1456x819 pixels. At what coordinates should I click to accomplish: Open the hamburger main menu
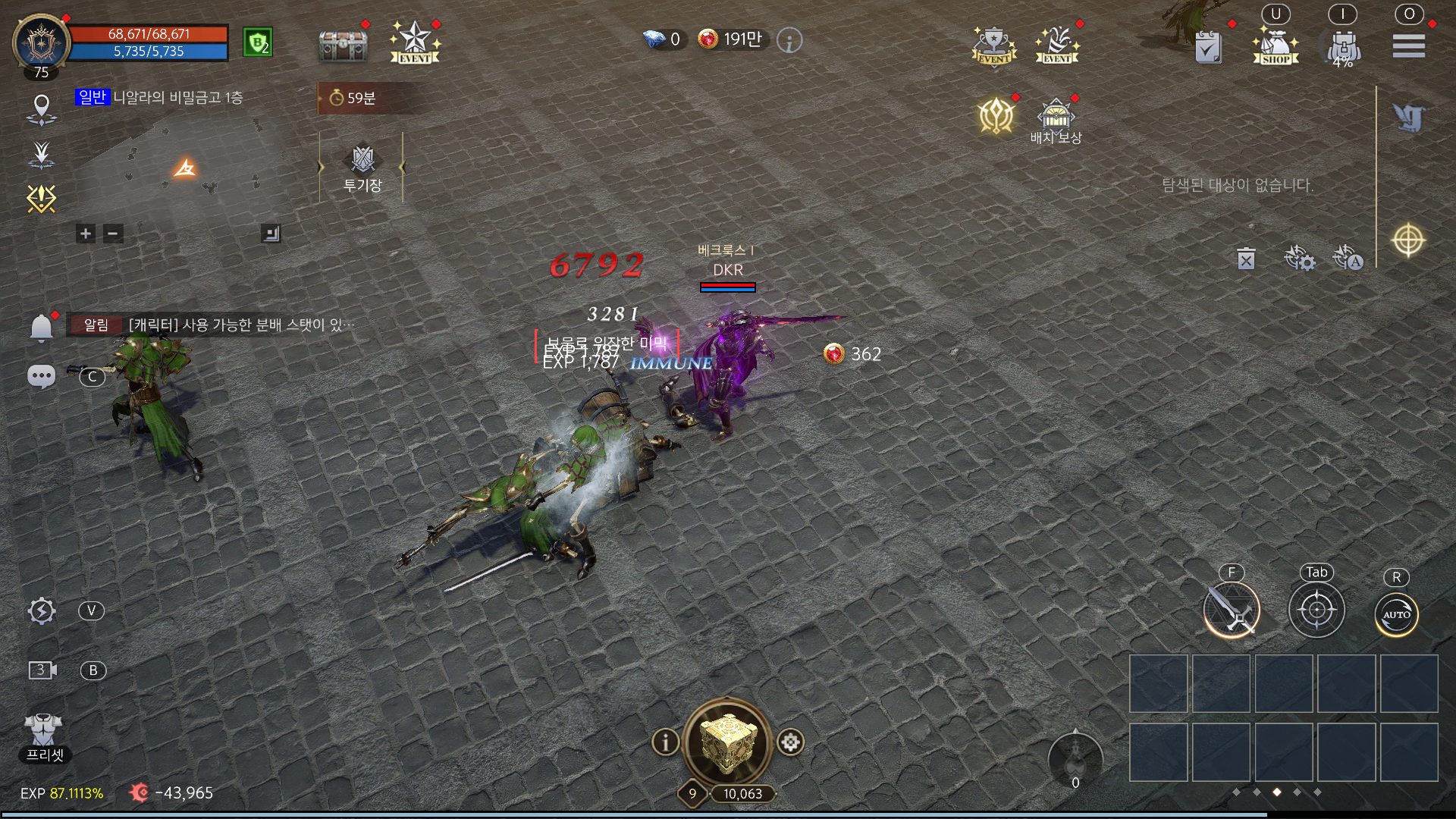1408,45
